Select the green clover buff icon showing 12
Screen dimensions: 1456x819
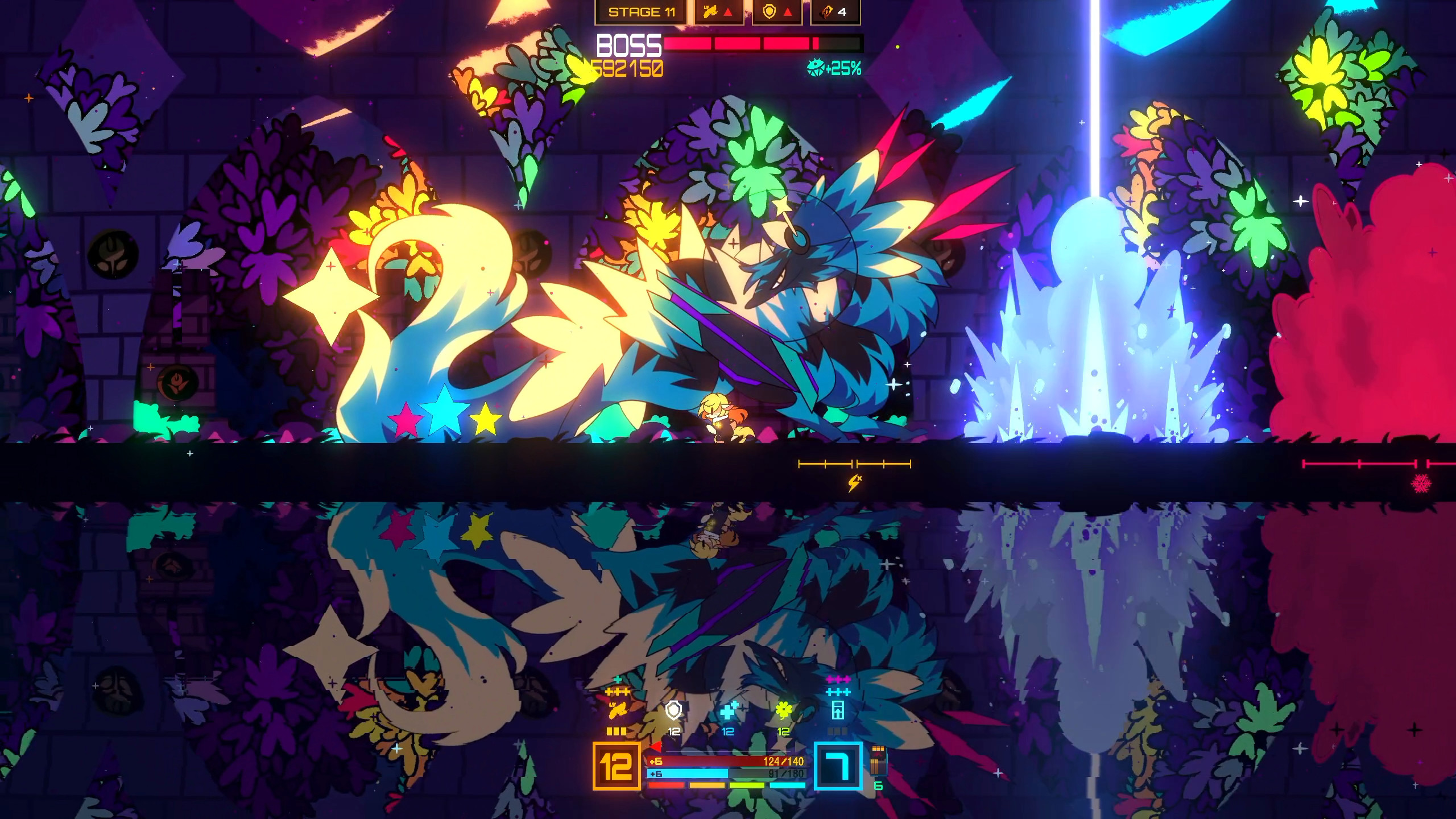click(785, 712)
